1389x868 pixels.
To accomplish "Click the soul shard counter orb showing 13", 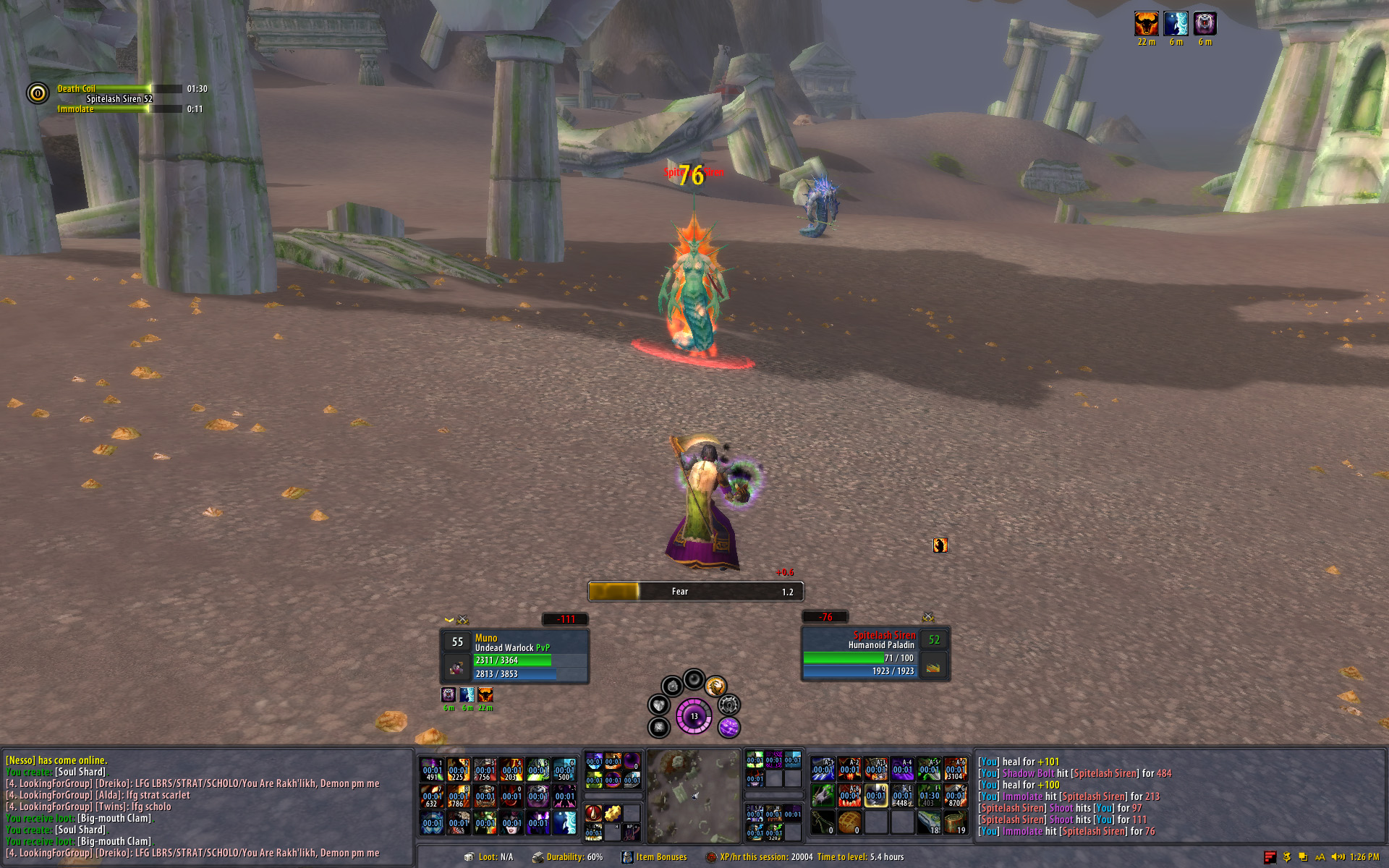I will click(694, 716).
